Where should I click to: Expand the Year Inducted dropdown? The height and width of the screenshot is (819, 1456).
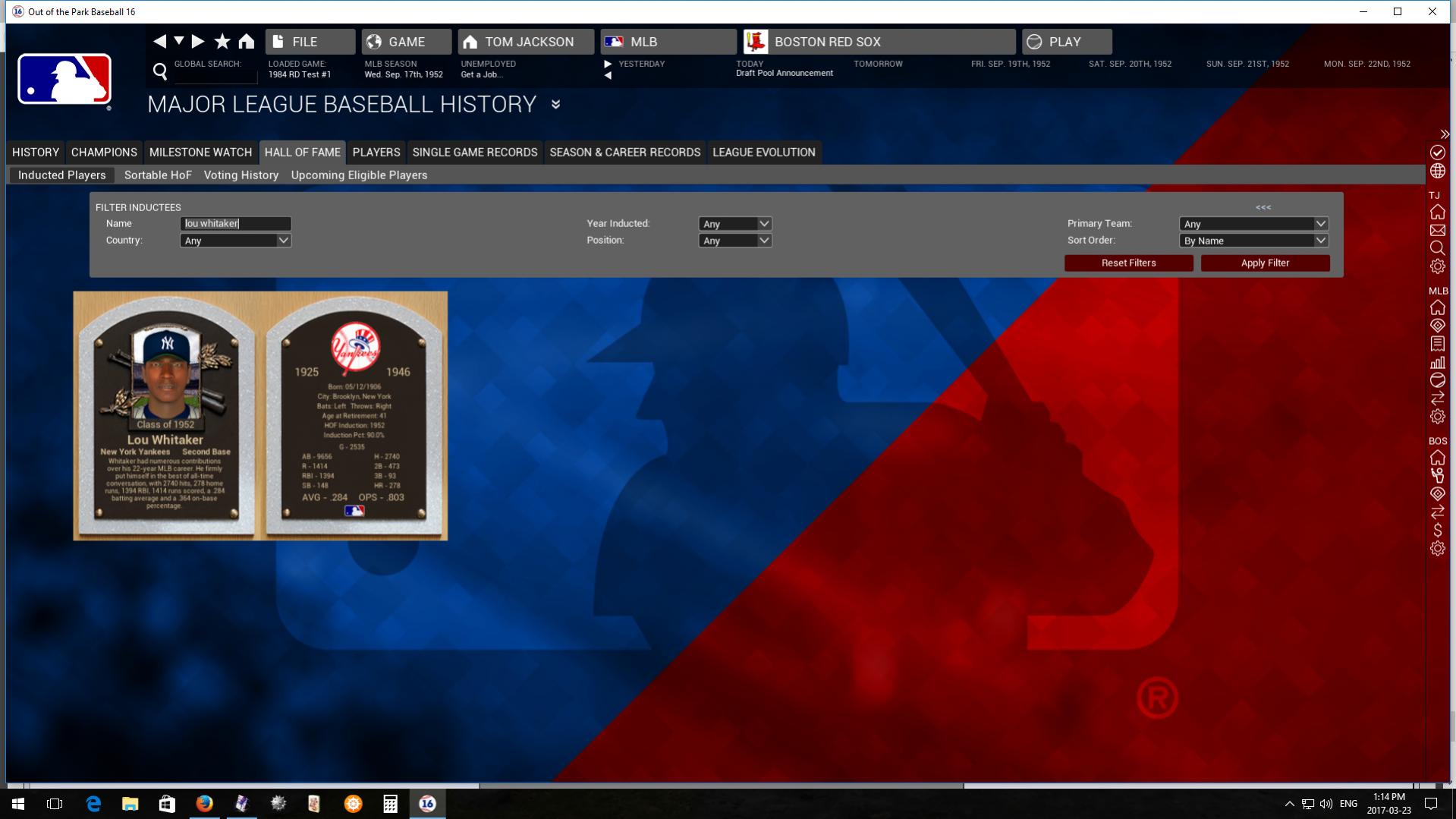point(734,224)
